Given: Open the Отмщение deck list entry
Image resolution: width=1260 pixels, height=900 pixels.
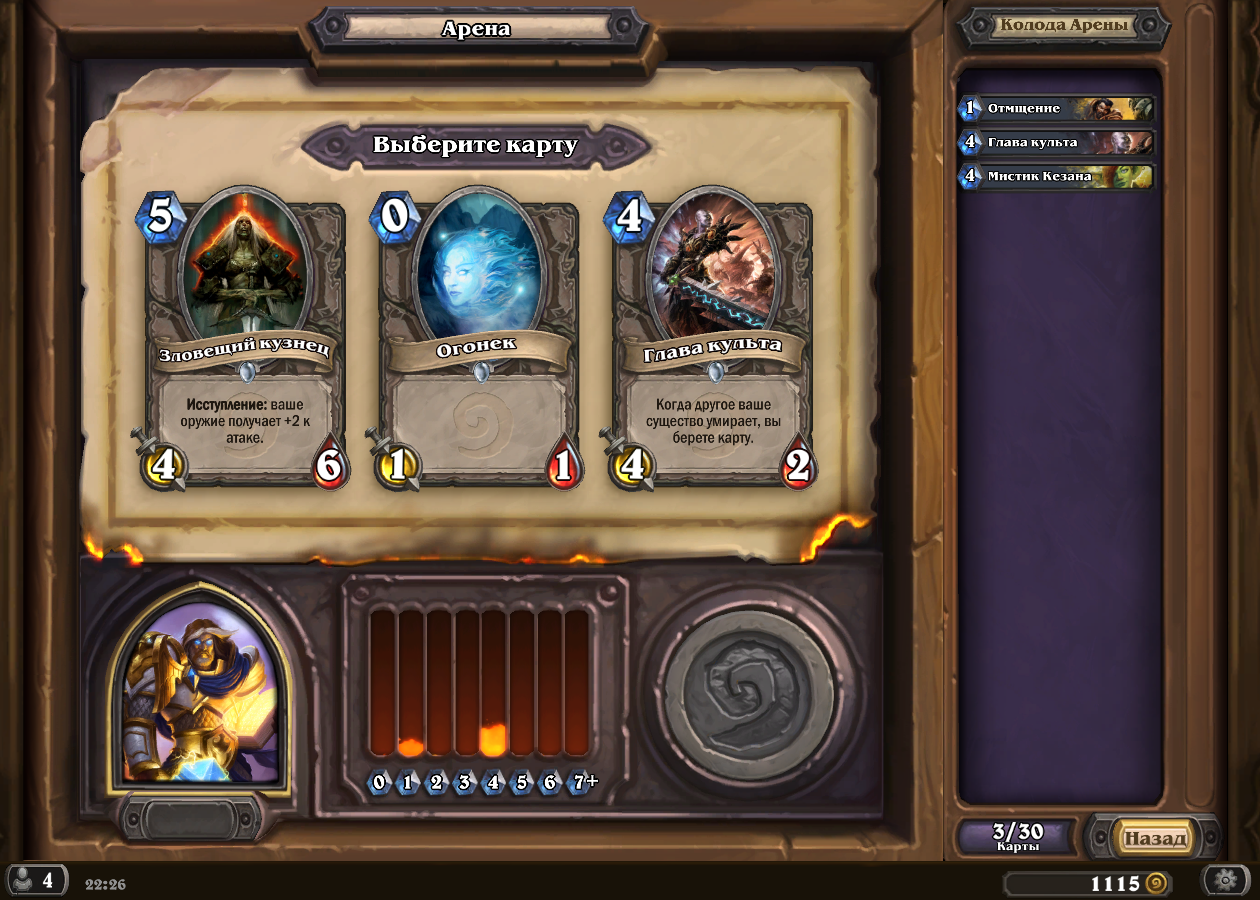Looking at the screenshot, I should point(1058,108).
